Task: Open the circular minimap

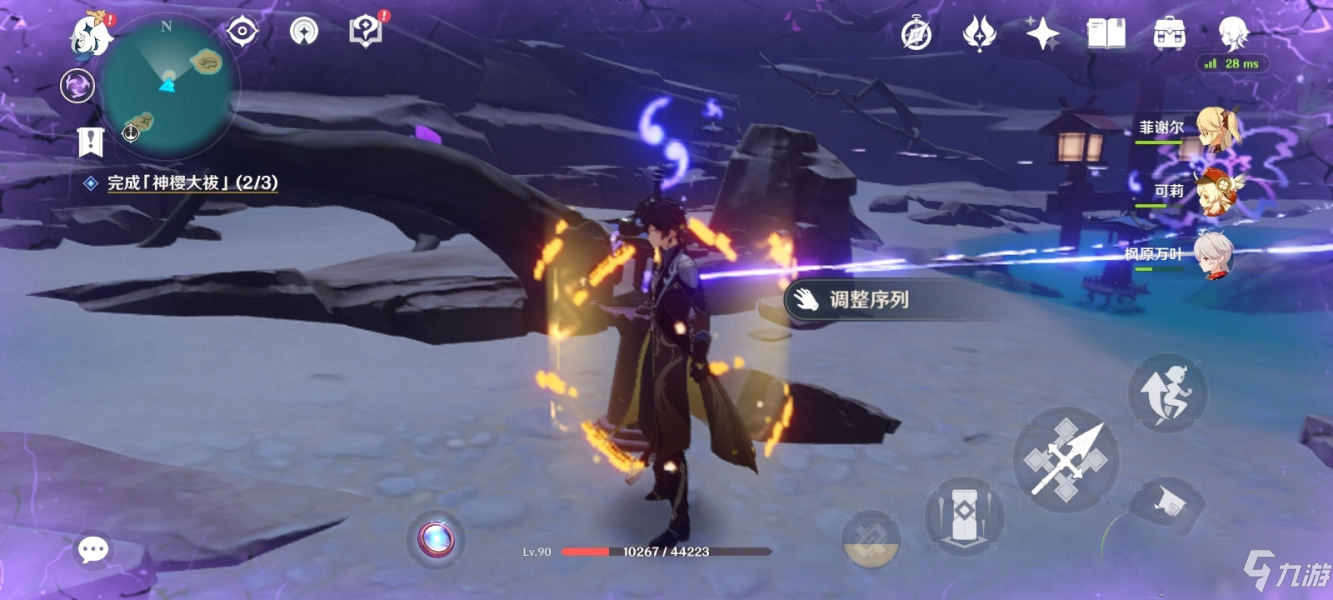Action: coord(168,85)
